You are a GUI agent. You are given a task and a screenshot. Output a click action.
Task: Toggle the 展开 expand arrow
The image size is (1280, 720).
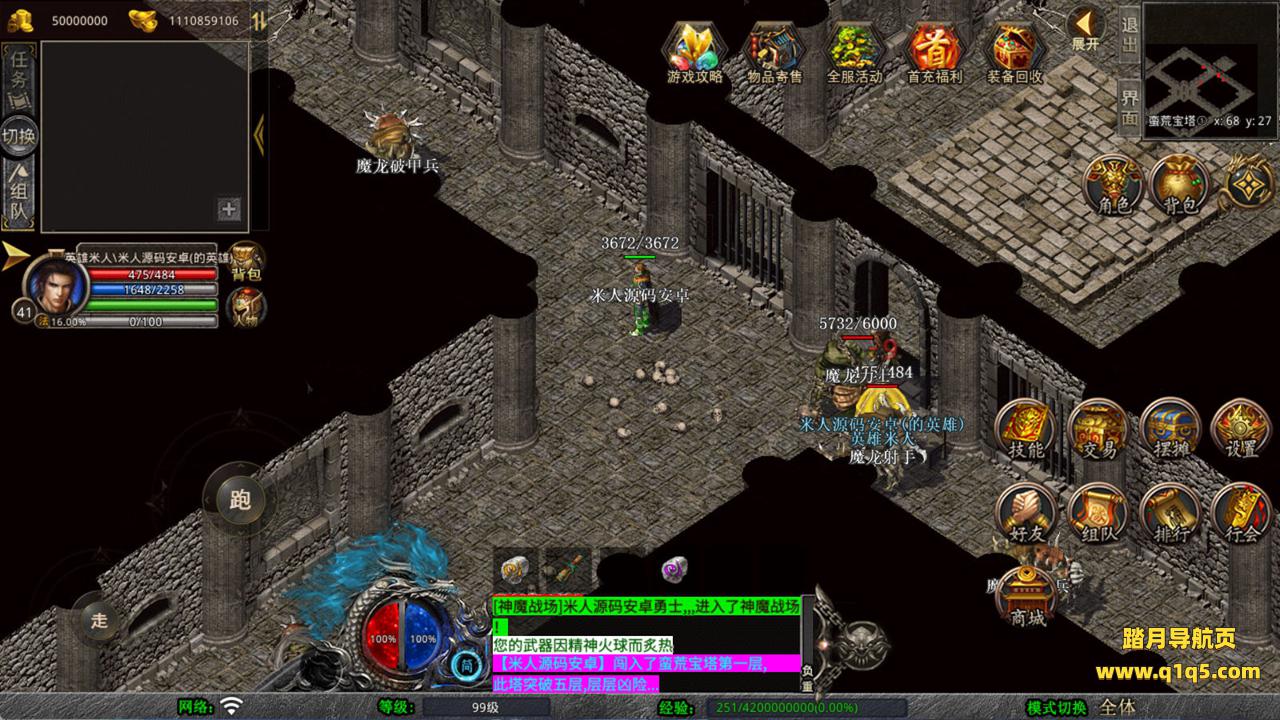1085,28
